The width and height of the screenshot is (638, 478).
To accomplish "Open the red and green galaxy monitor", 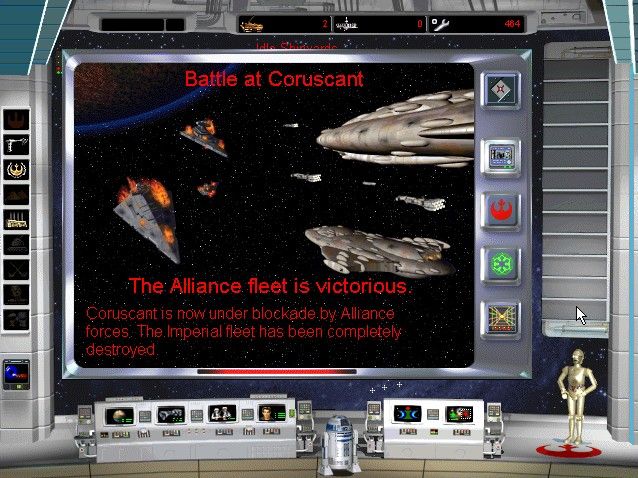I will click(x=458, y=413).
